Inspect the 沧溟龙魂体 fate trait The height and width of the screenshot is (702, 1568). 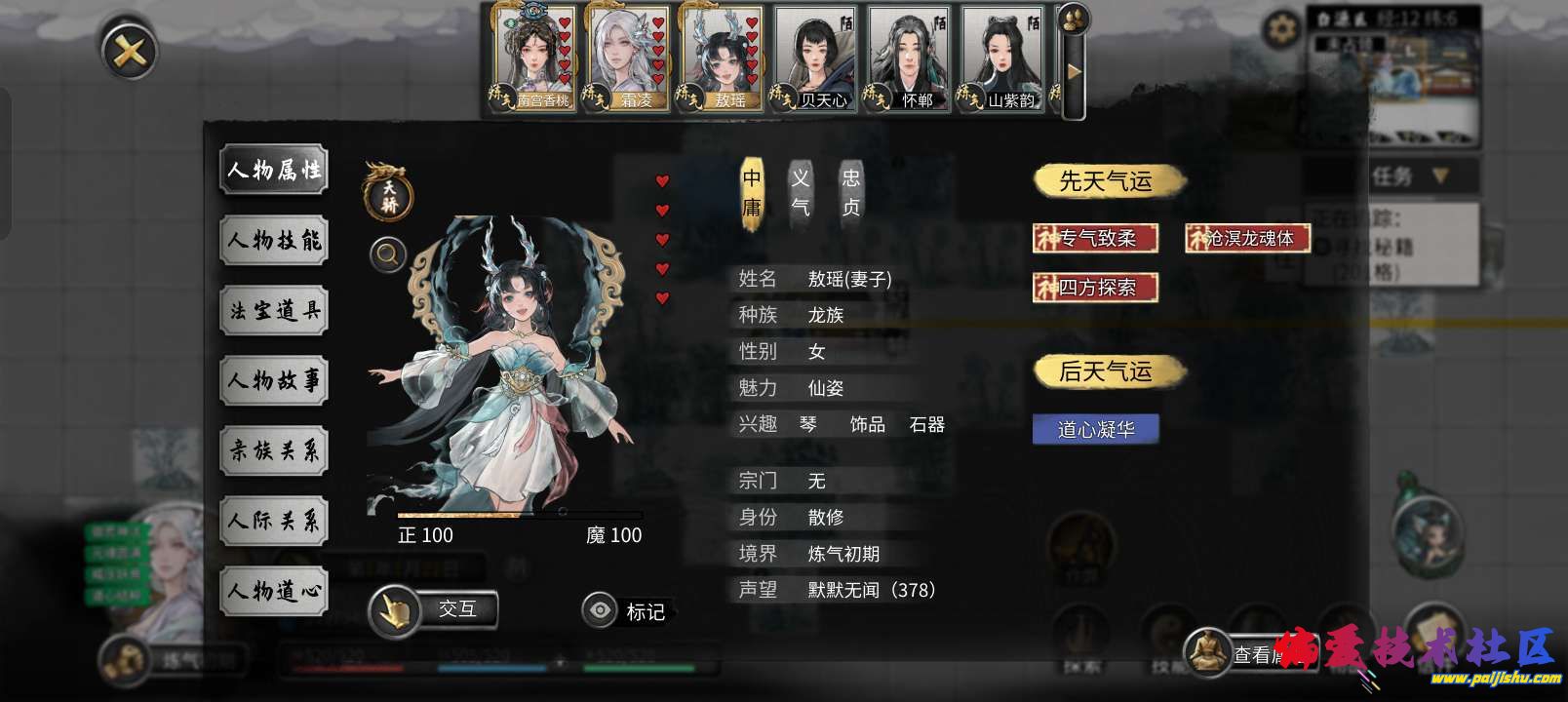point(1249,239)
